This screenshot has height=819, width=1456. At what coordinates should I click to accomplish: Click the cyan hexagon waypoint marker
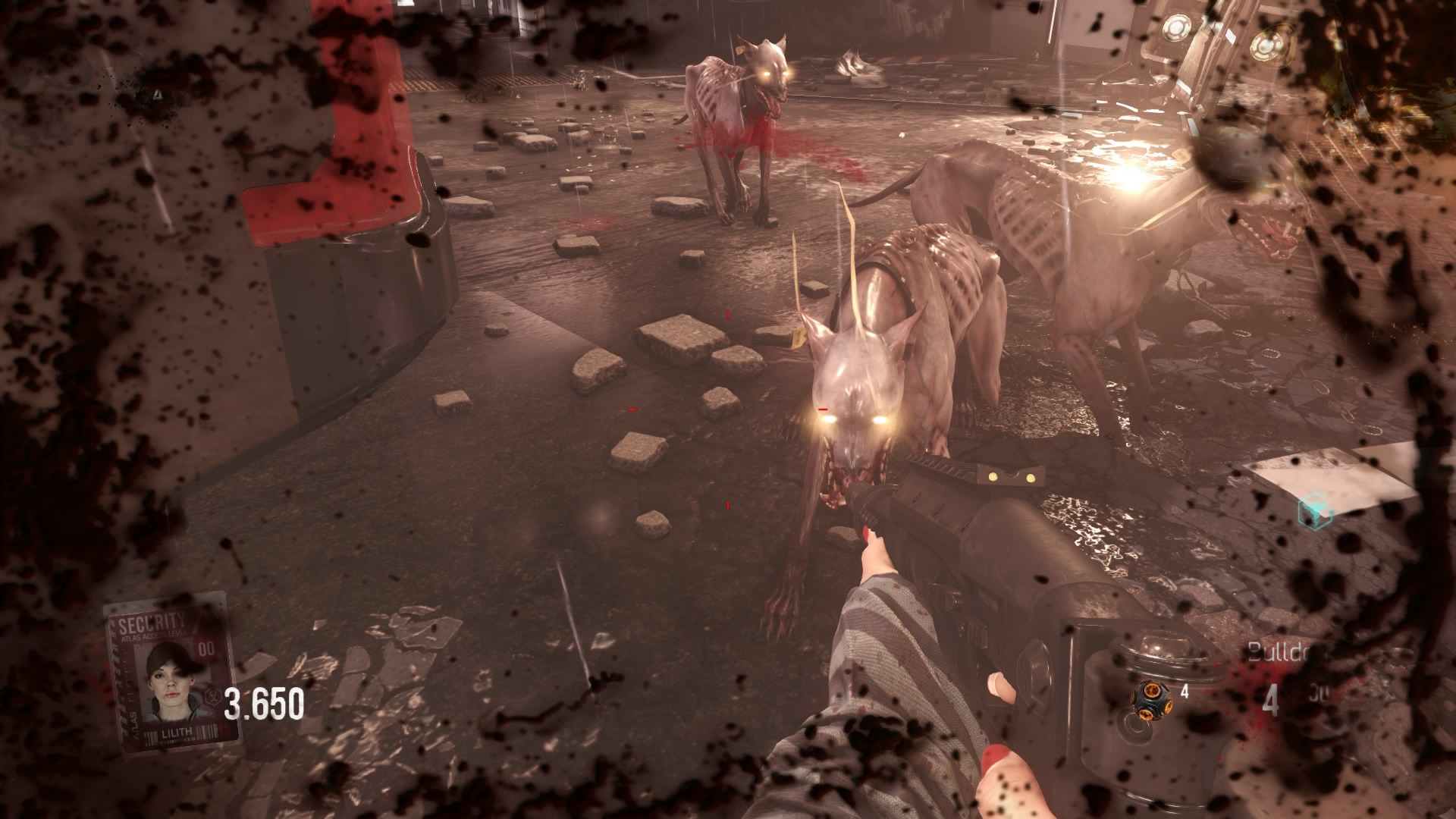pyautogui.click(x=1316, y=512)
